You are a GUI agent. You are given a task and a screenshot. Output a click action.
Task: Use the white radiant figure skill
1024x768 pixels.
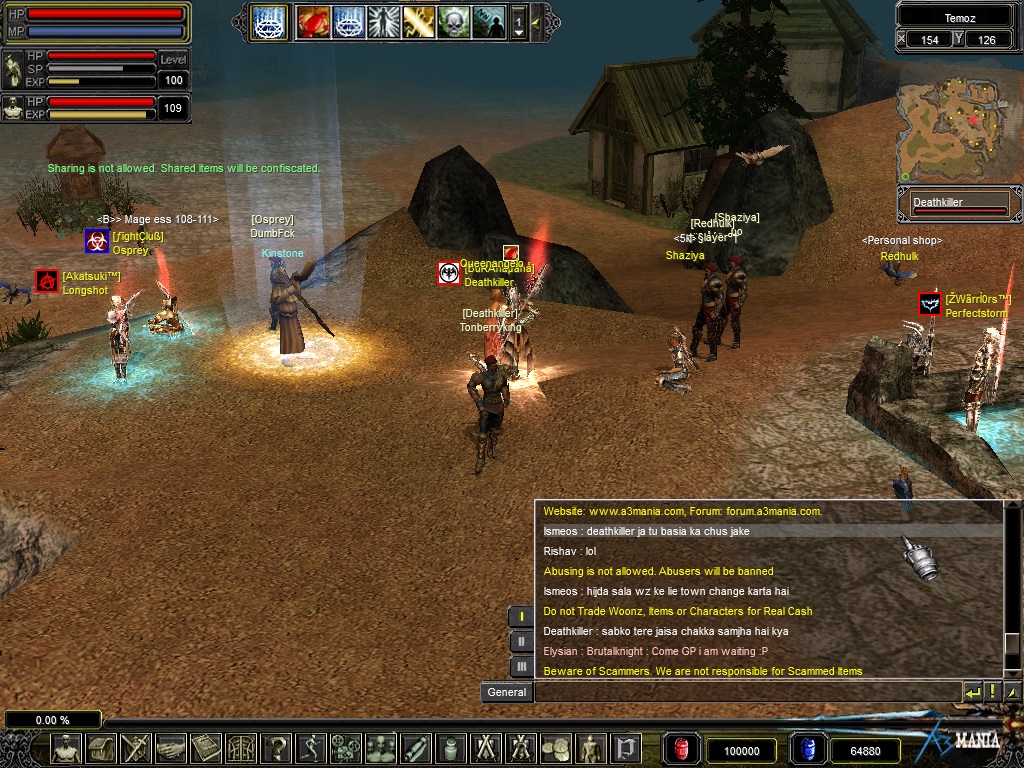click(384, 21)
